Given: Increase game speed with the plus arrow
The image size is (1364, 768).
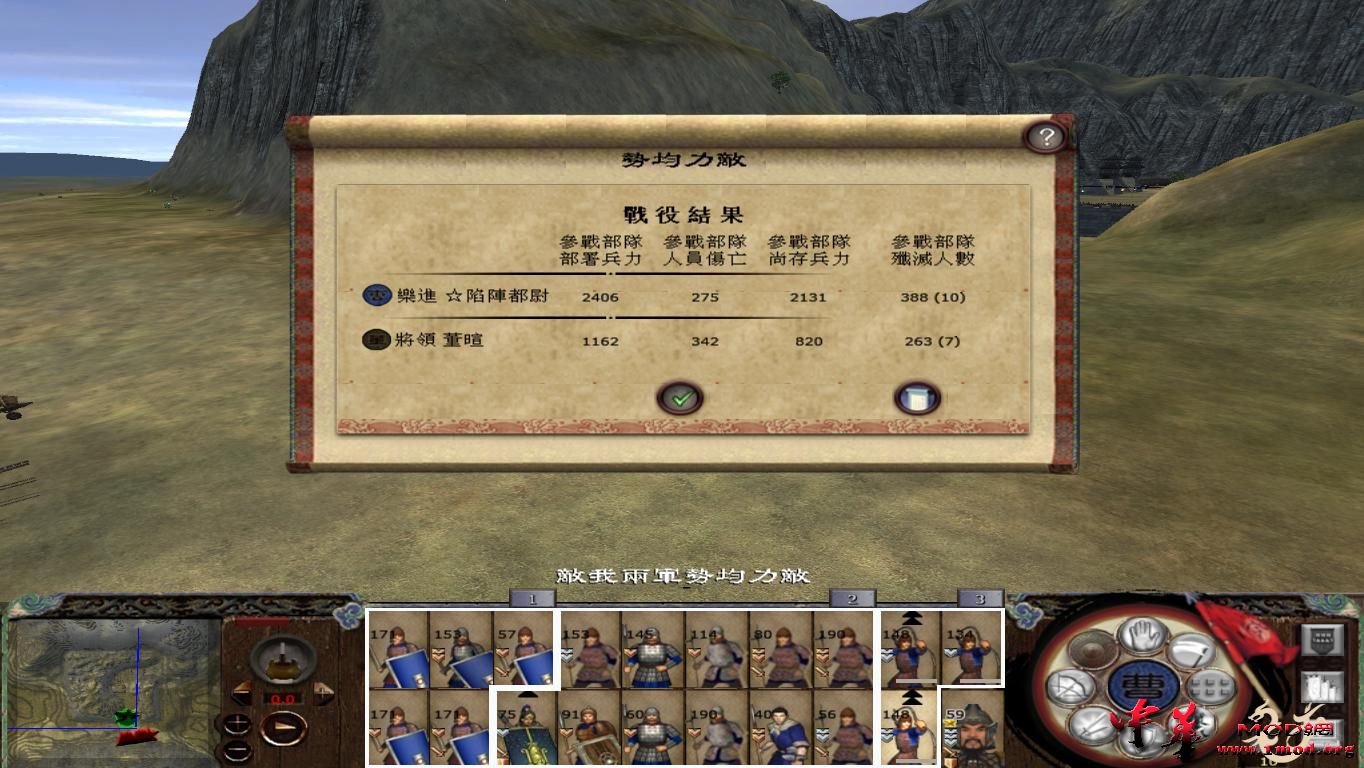Looking at the screenshot, I should (322, 692).
